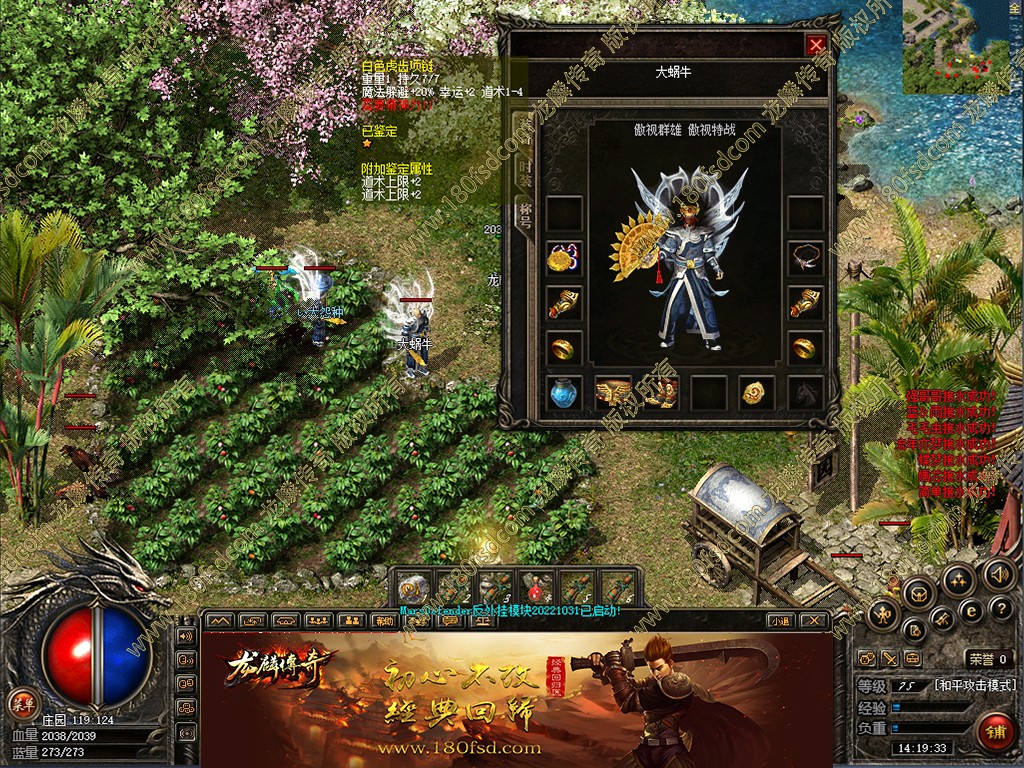Select the golden winged belt slot
Image resolution: width=1024 pixels, height=768 pixels.
(612, 392)
